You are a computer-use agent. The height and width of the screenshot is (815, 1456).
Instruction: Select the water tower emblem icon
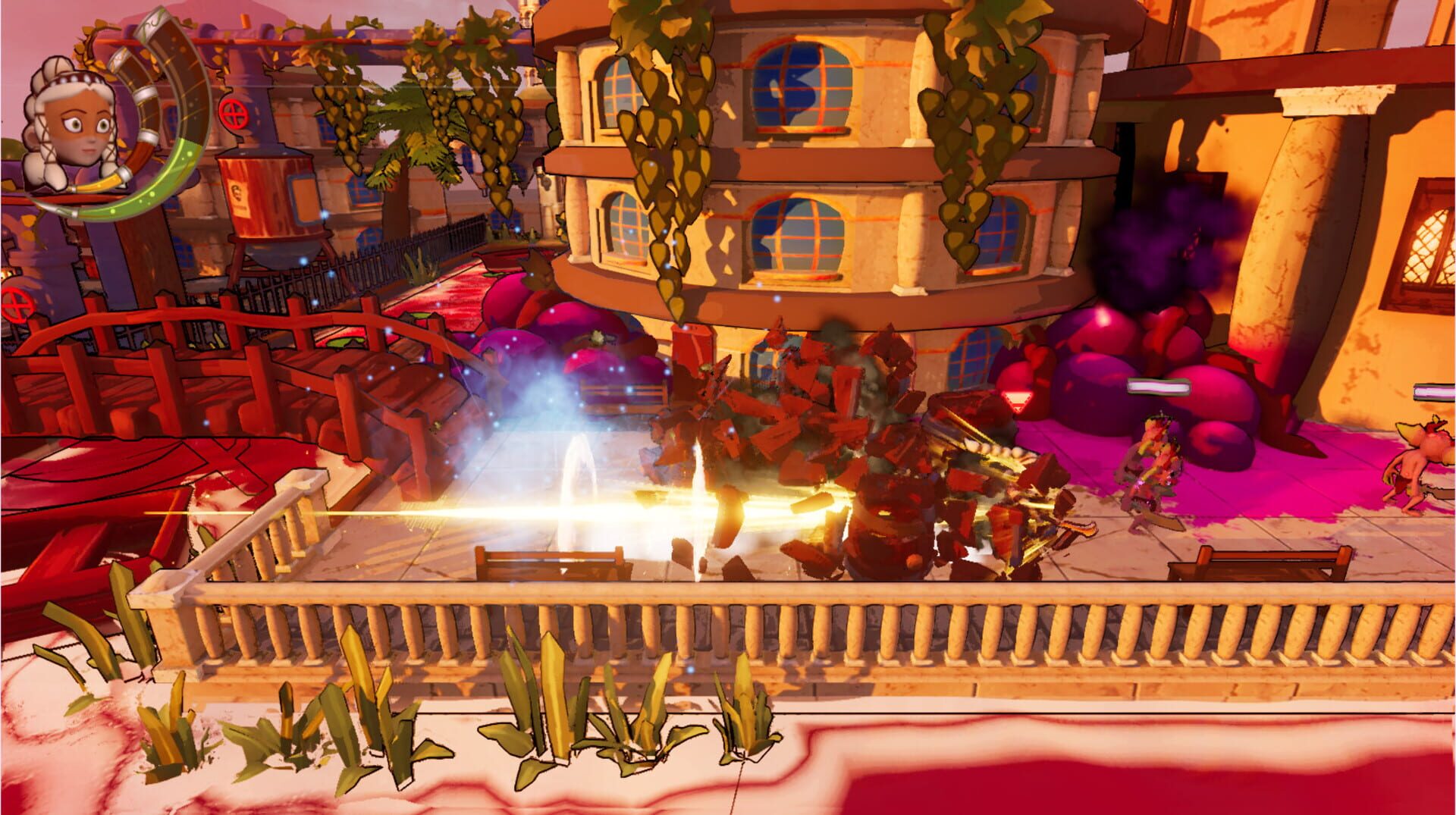coord(239,196)
